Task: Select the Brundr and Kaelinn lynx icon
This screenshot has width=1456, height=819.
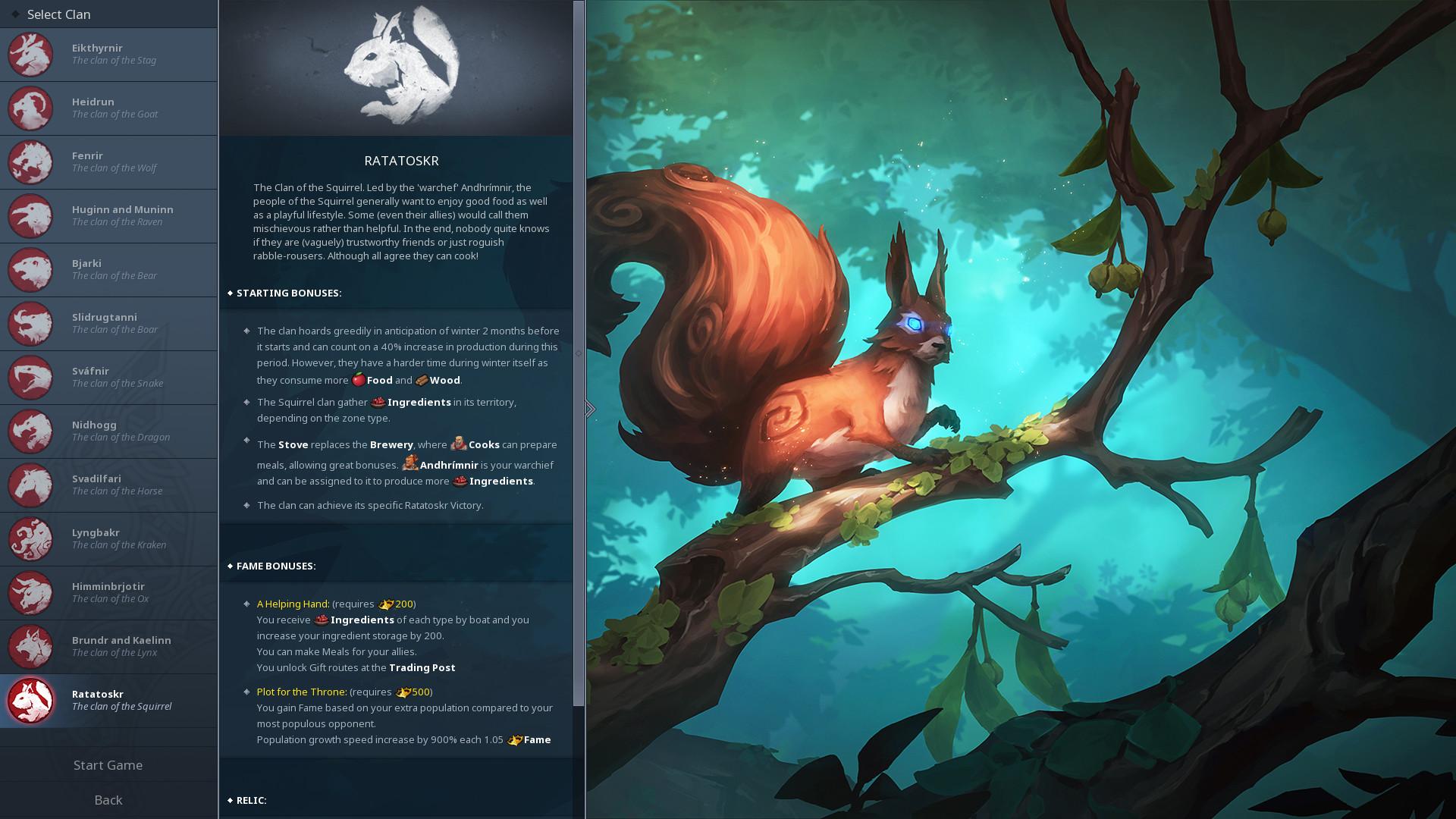Action: 30,647
